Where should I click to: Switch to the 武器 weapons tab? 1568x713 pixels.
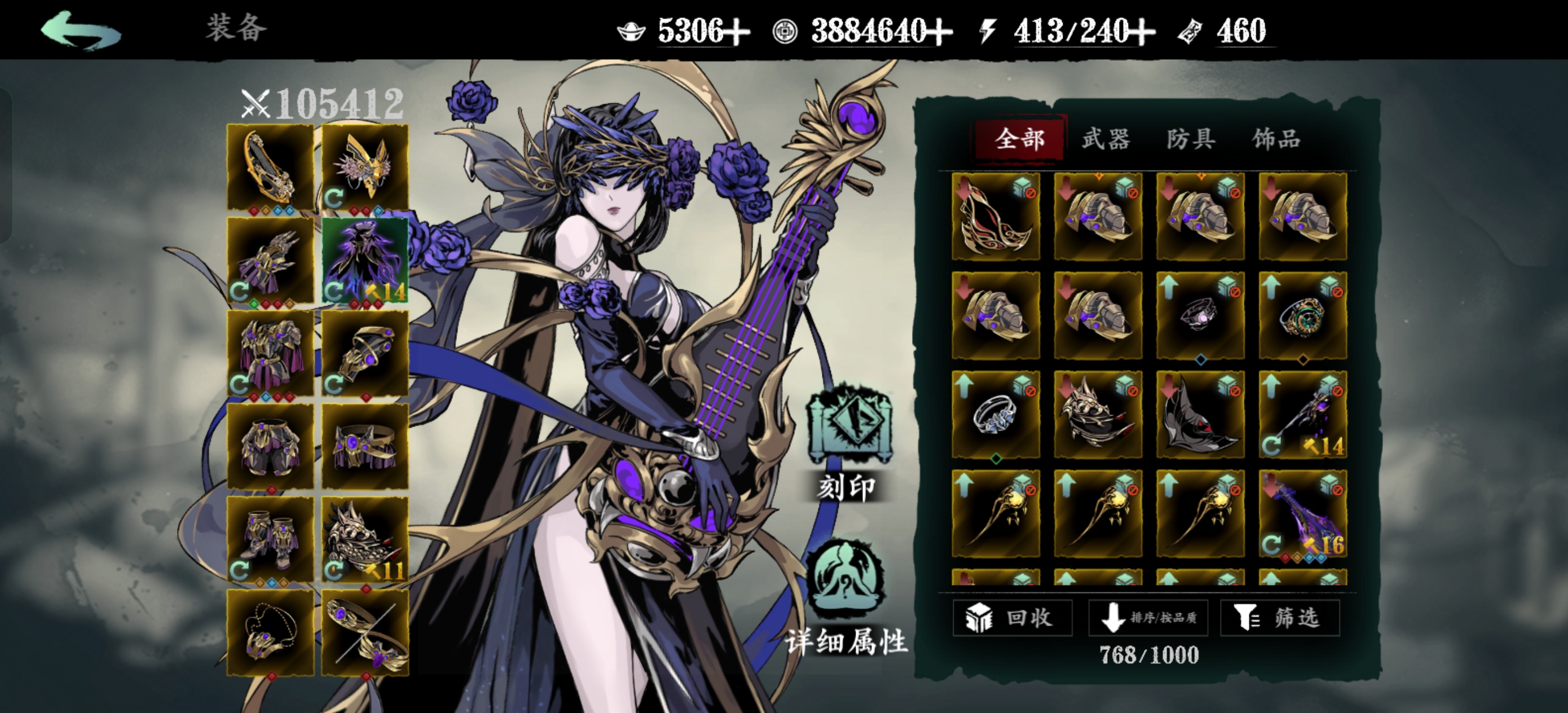coord(1105,139)
